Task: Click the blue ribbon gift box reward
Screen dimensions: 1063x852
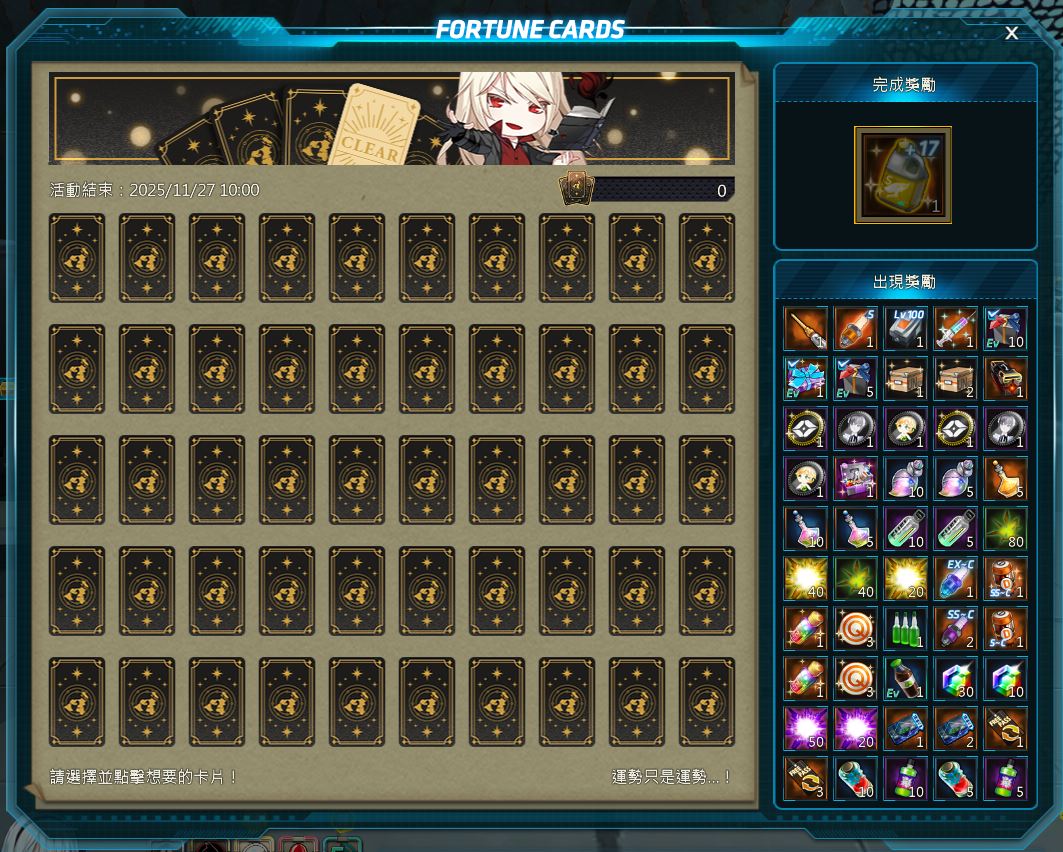Action: [805, 378]
